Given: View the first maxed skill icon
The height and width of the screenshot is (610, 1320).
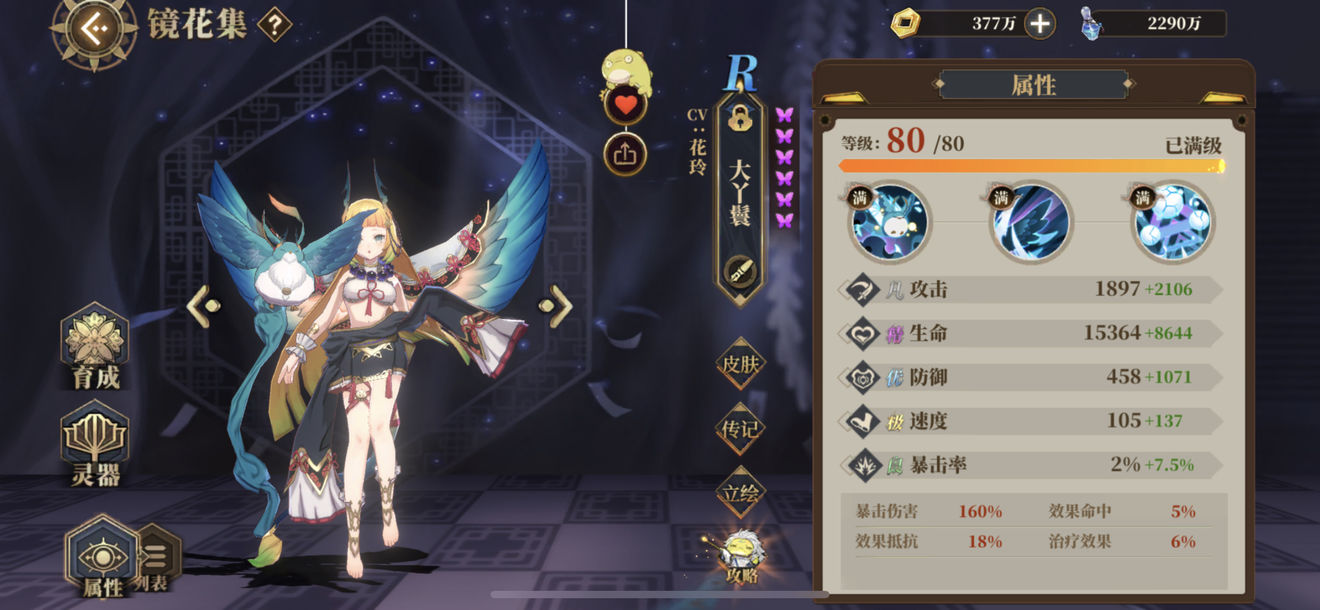Looking at the screenshot, I should [890, 222].
